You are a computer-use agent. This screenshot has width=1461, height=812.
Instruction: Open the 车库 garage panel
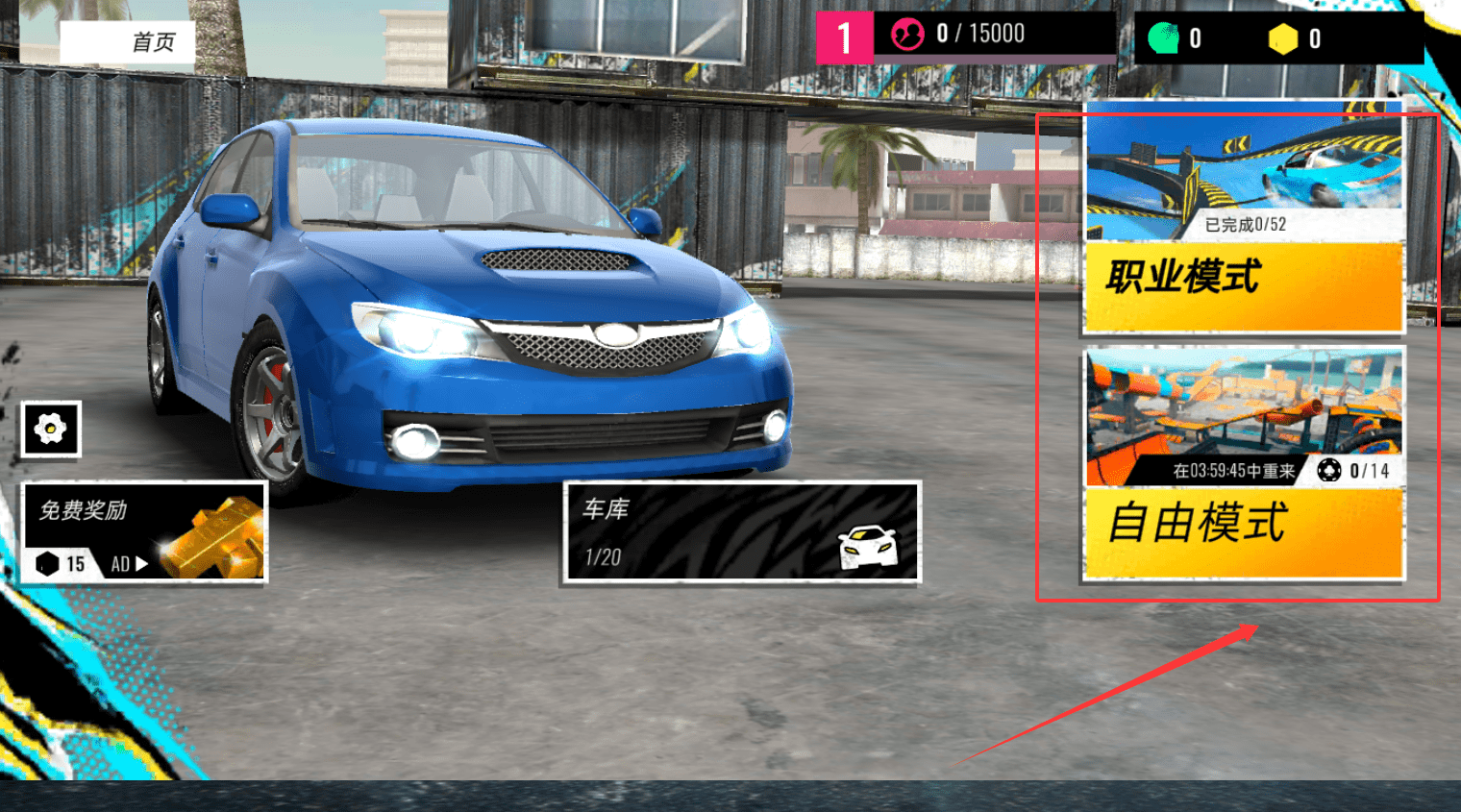coord(741,532)
